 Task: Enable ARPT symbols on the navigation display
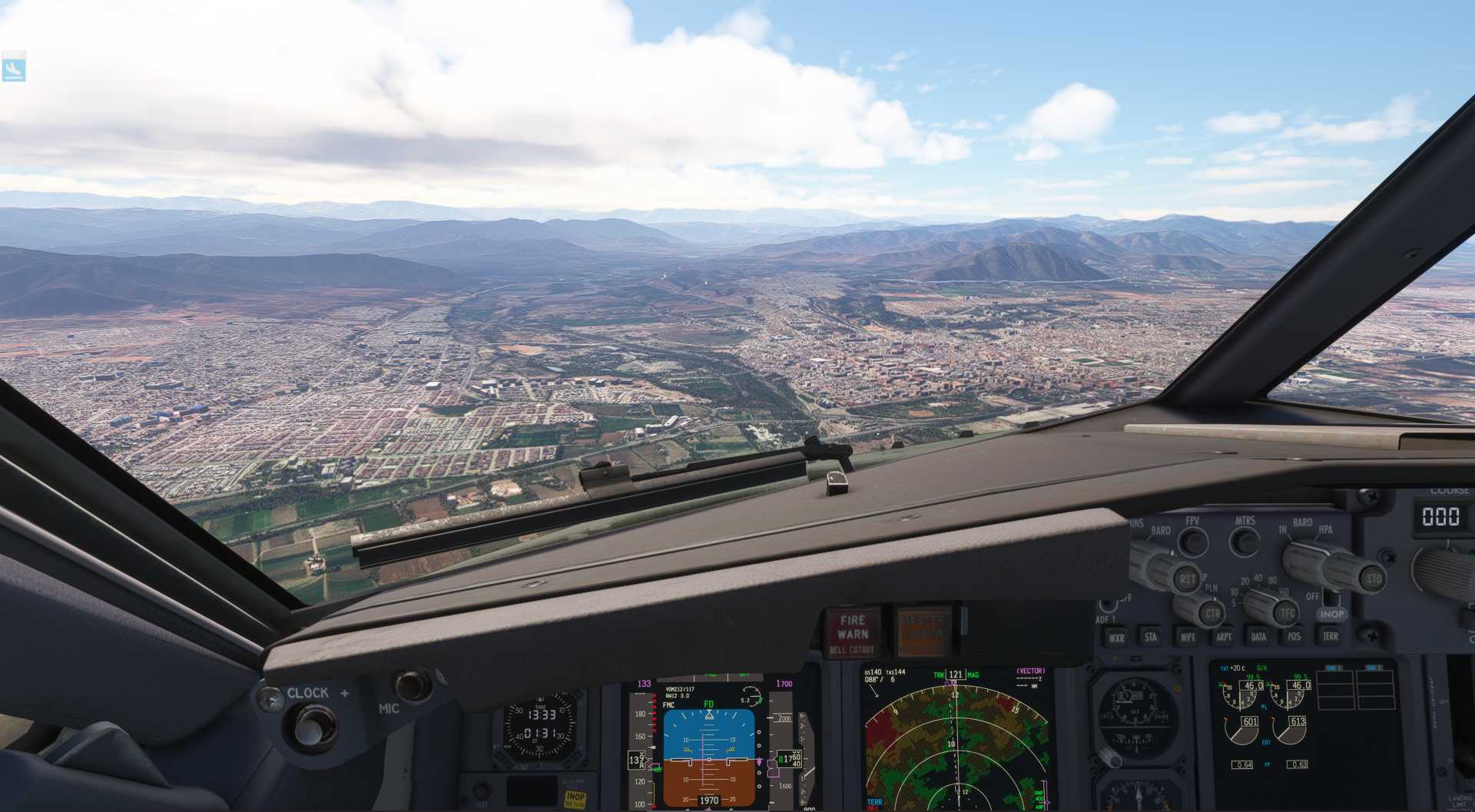coord(1224,636)
